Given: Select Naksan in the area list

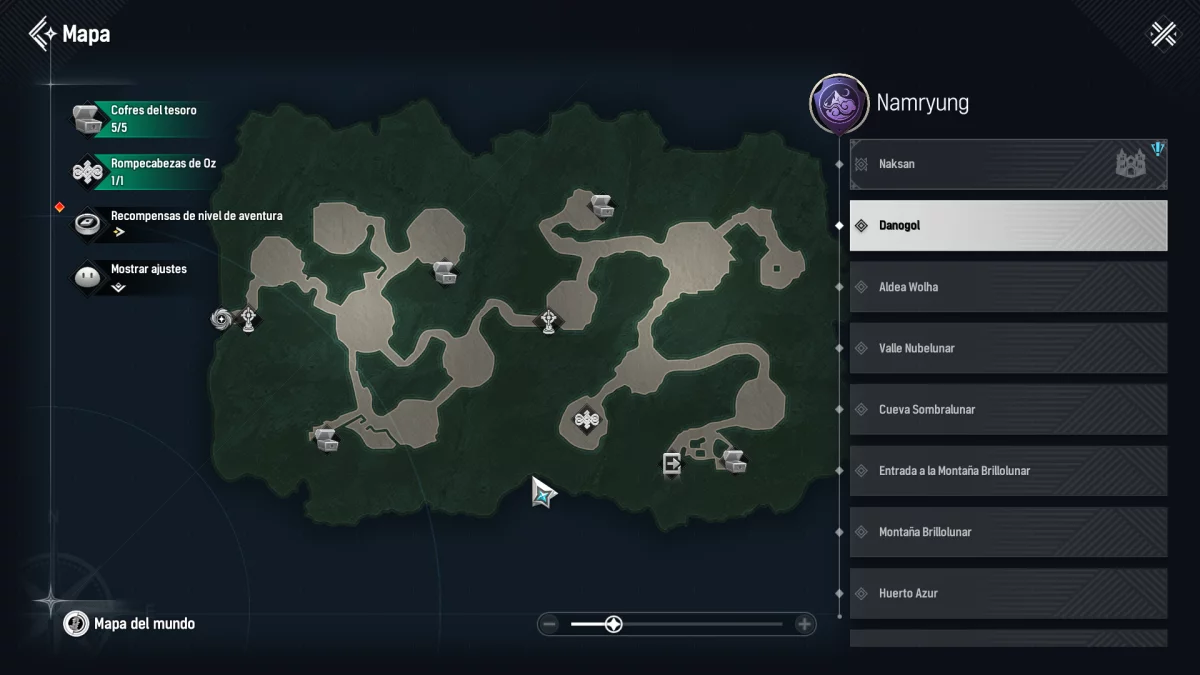Looking at the screenshot, I should tap(1008, 164).
